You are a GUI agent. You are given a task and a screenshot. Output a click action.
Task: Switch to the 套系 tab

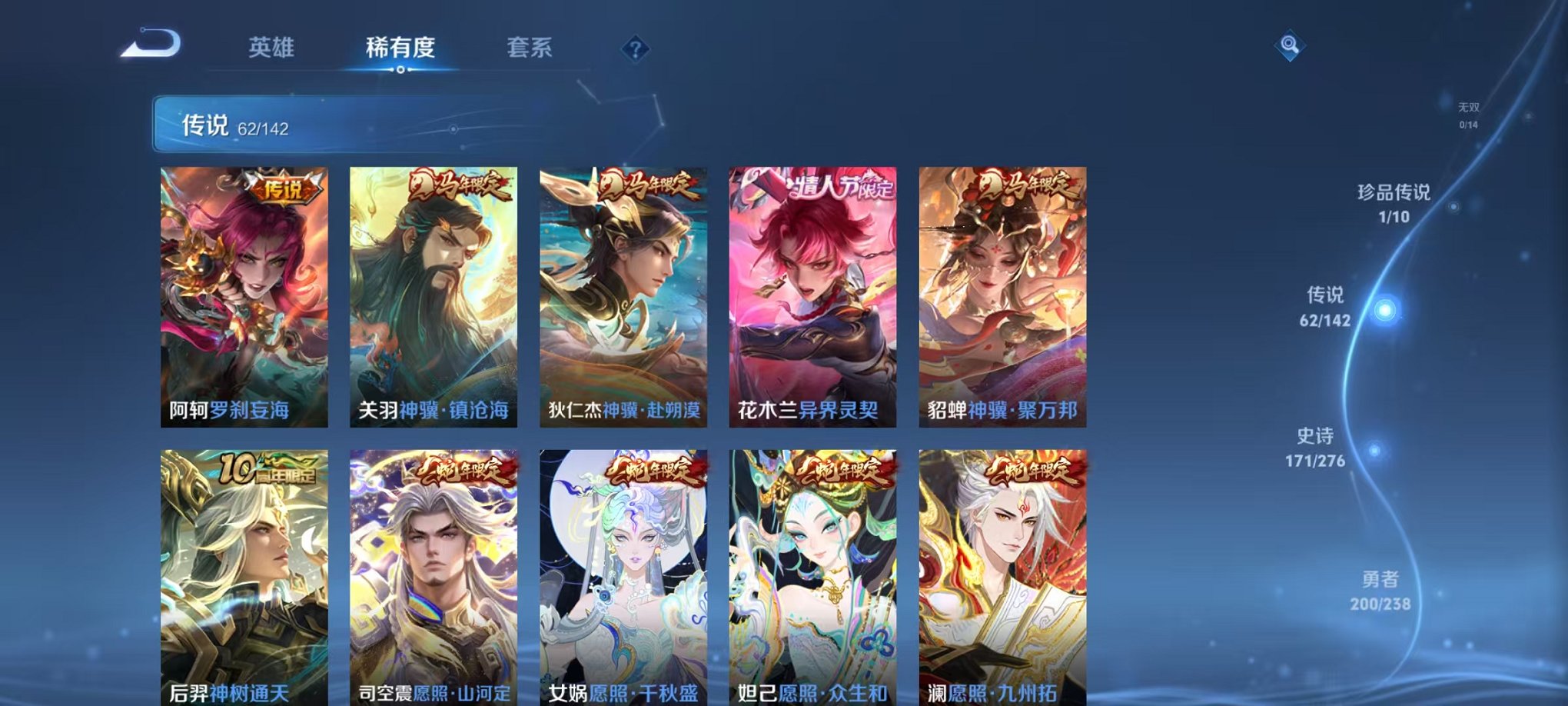point(530,48)
